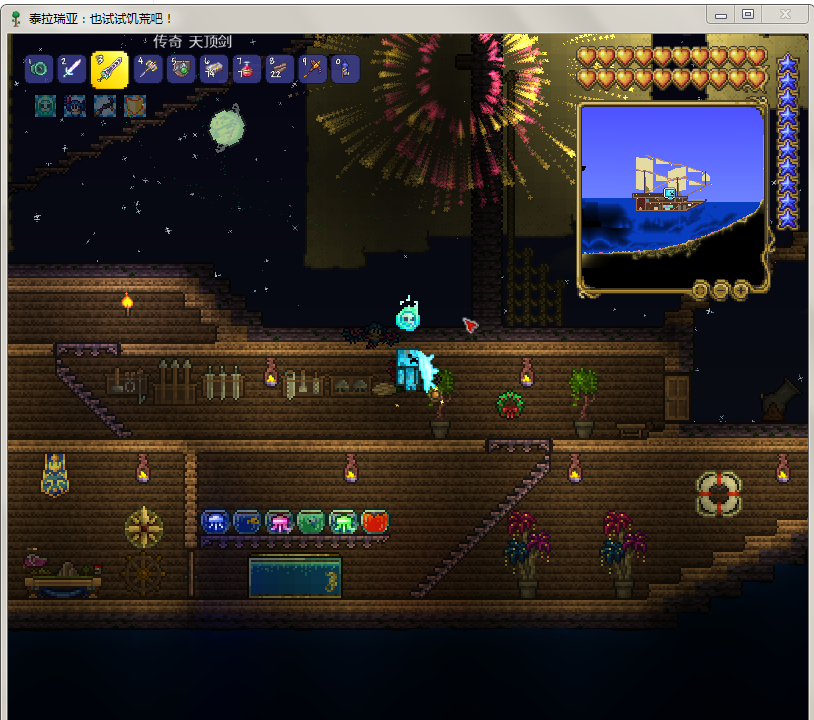The height and width of the screenshot is (720, 814).
Task: Zoom in the minimap with plus button
Action: (x=740, y=290)
